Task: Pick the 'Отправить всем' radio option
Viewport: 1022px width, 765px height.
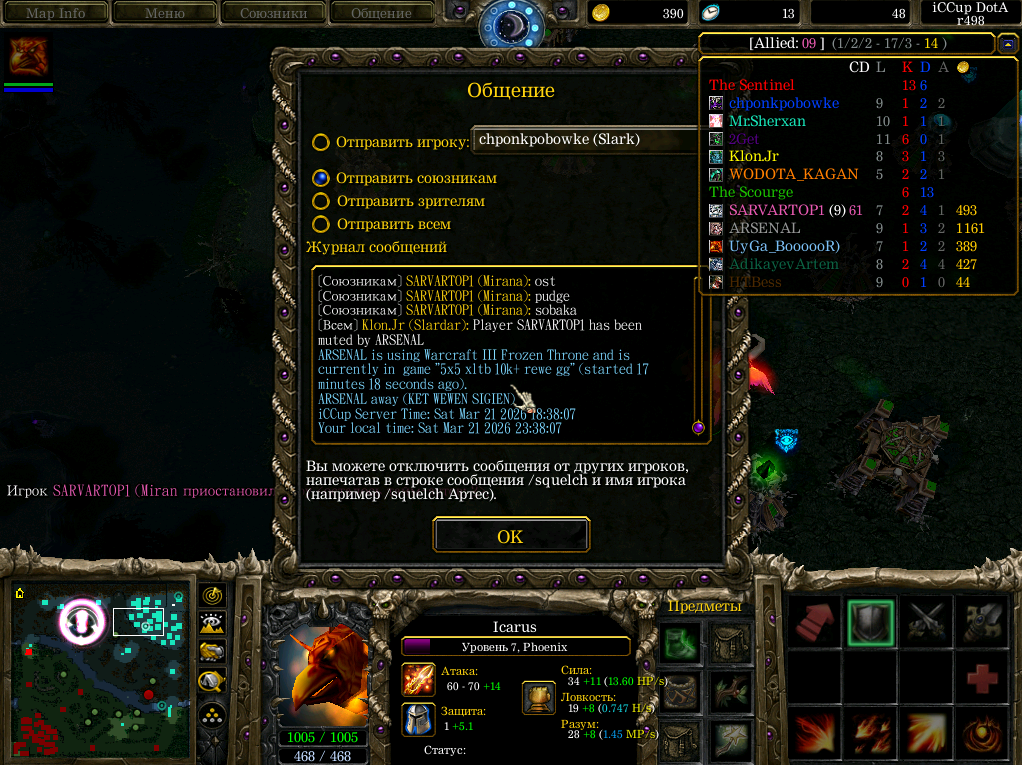Action: click(x=321, y=224)
